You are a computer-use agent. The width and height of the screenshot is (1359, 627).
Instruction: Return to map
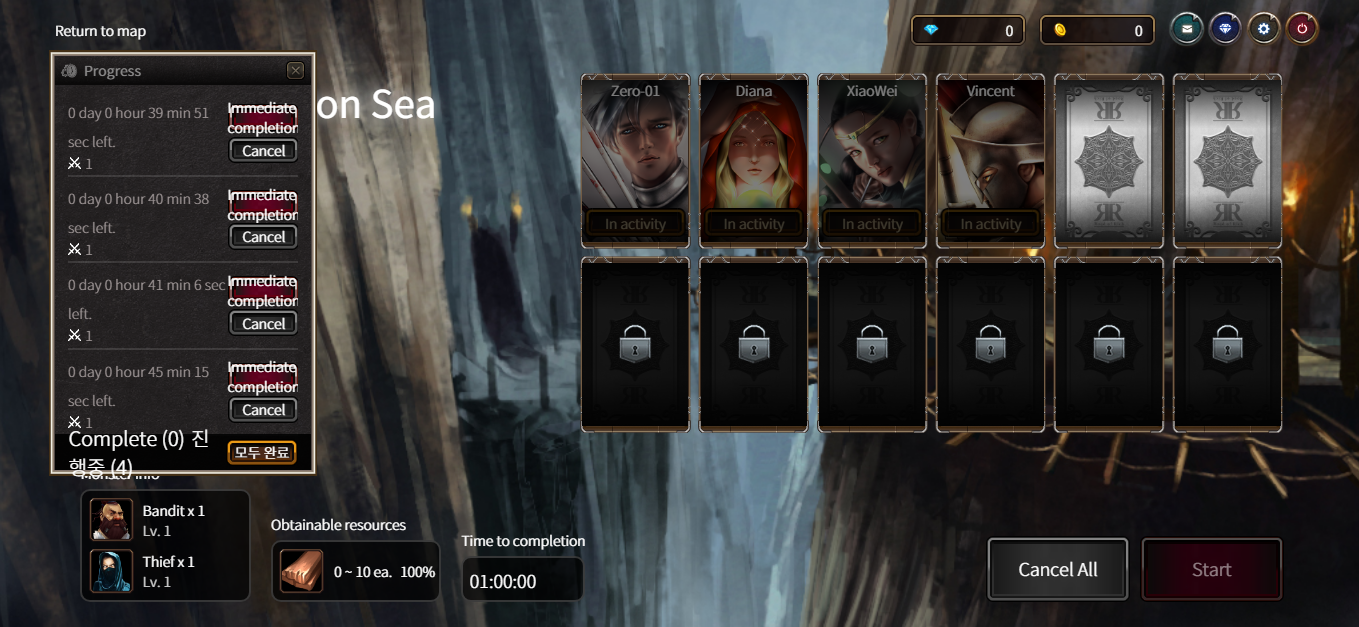100,31
